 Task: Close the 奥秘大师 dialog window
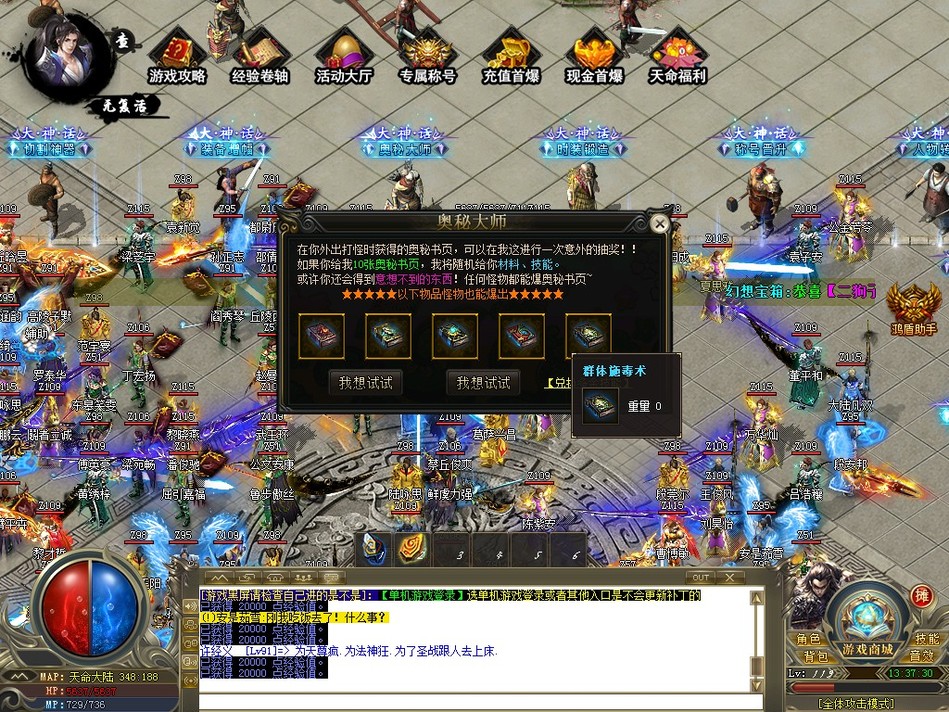pyautogui.click(x=659, y=224)
